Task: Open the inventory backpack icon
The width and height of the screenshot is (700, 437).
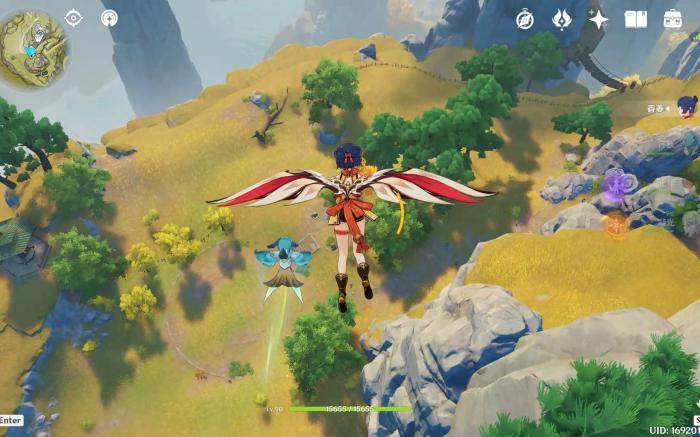Action: 673,19
